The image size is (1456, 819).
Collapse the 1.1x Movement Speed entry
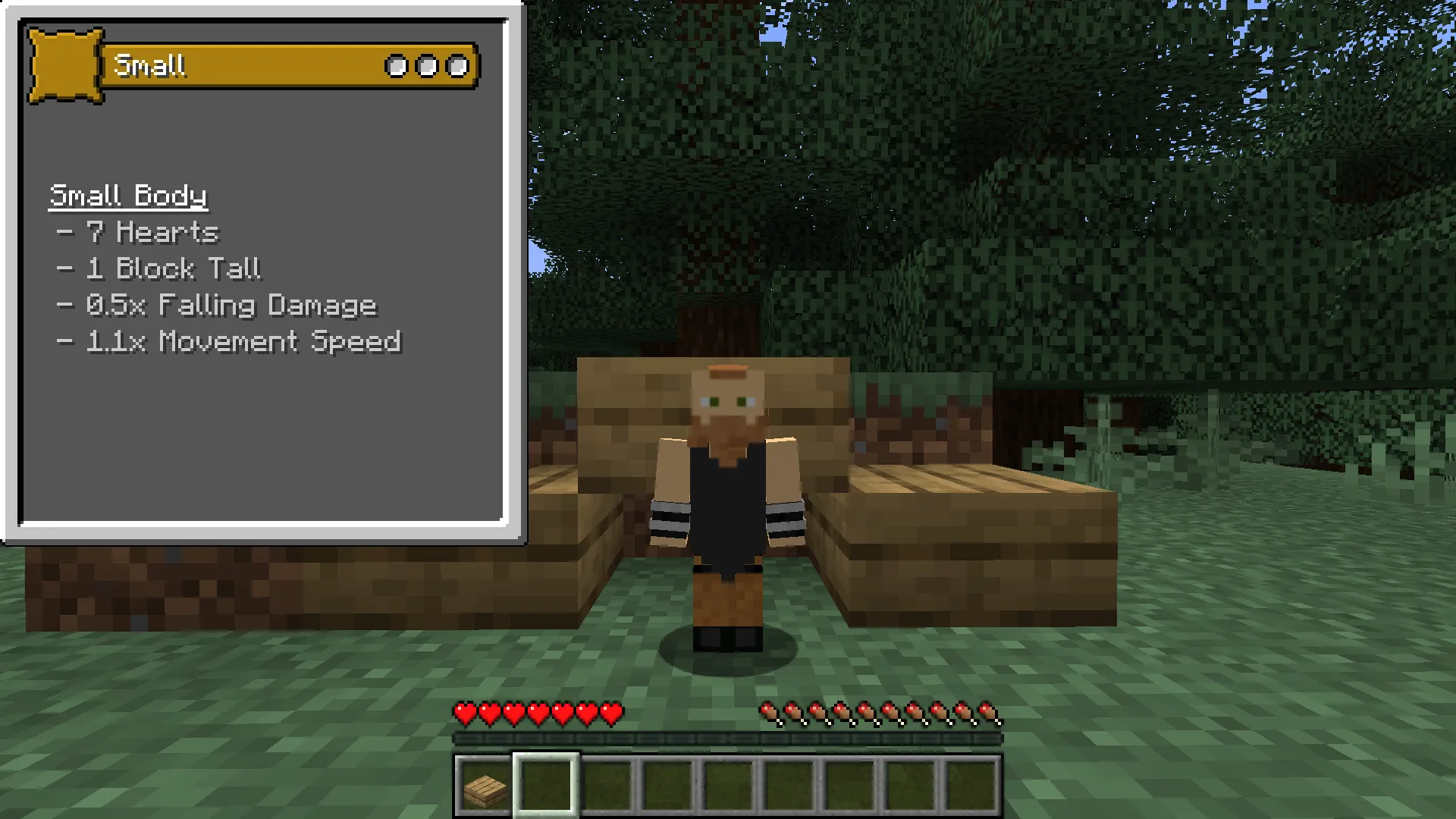click(231, 342)
